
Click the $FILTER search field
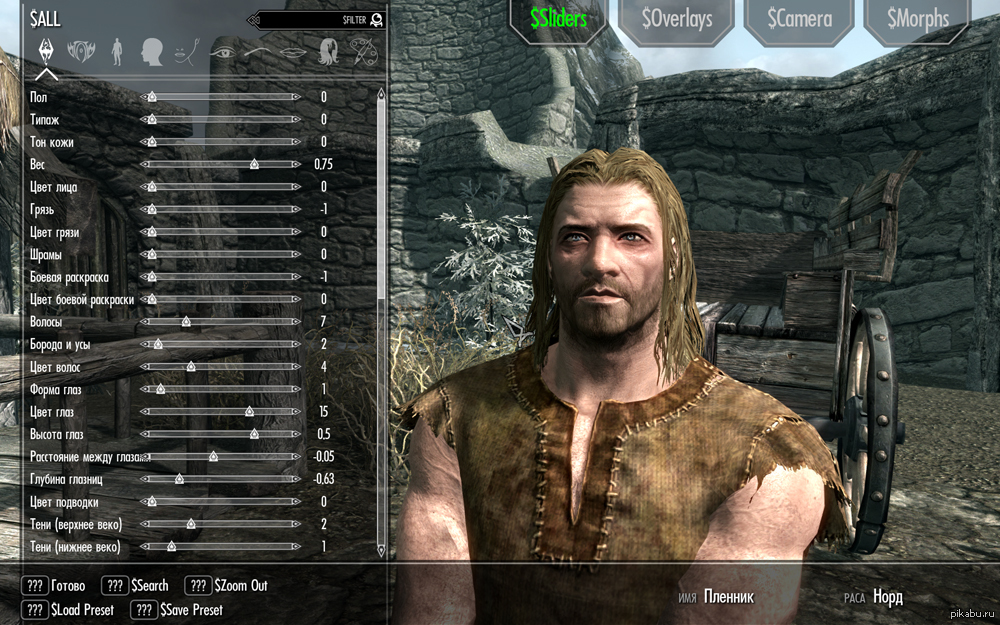click(318, 19)
